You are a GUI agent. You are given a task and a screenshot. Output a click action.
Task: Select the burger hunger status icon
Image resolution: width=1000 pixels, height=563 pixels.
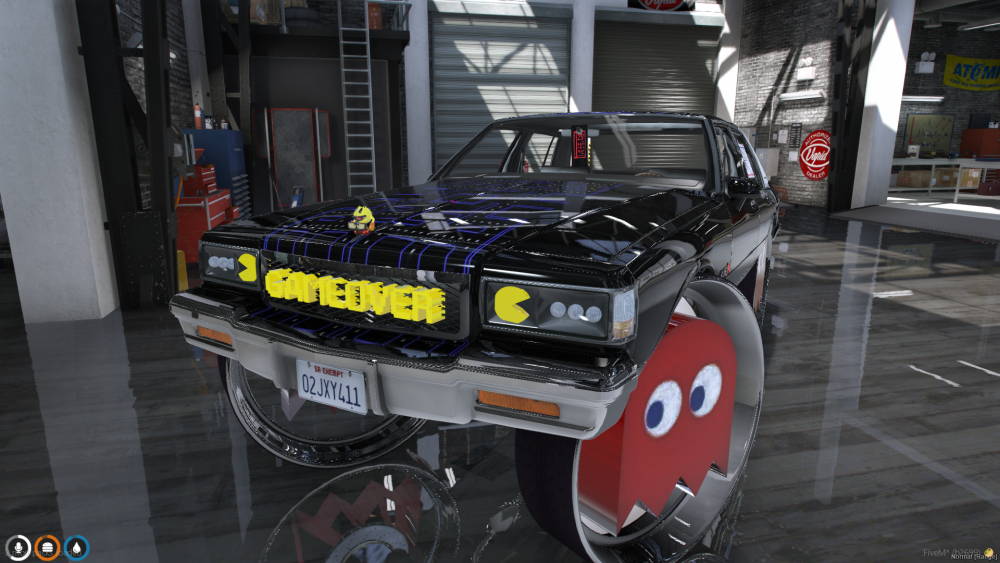click(x=47, y=548)
